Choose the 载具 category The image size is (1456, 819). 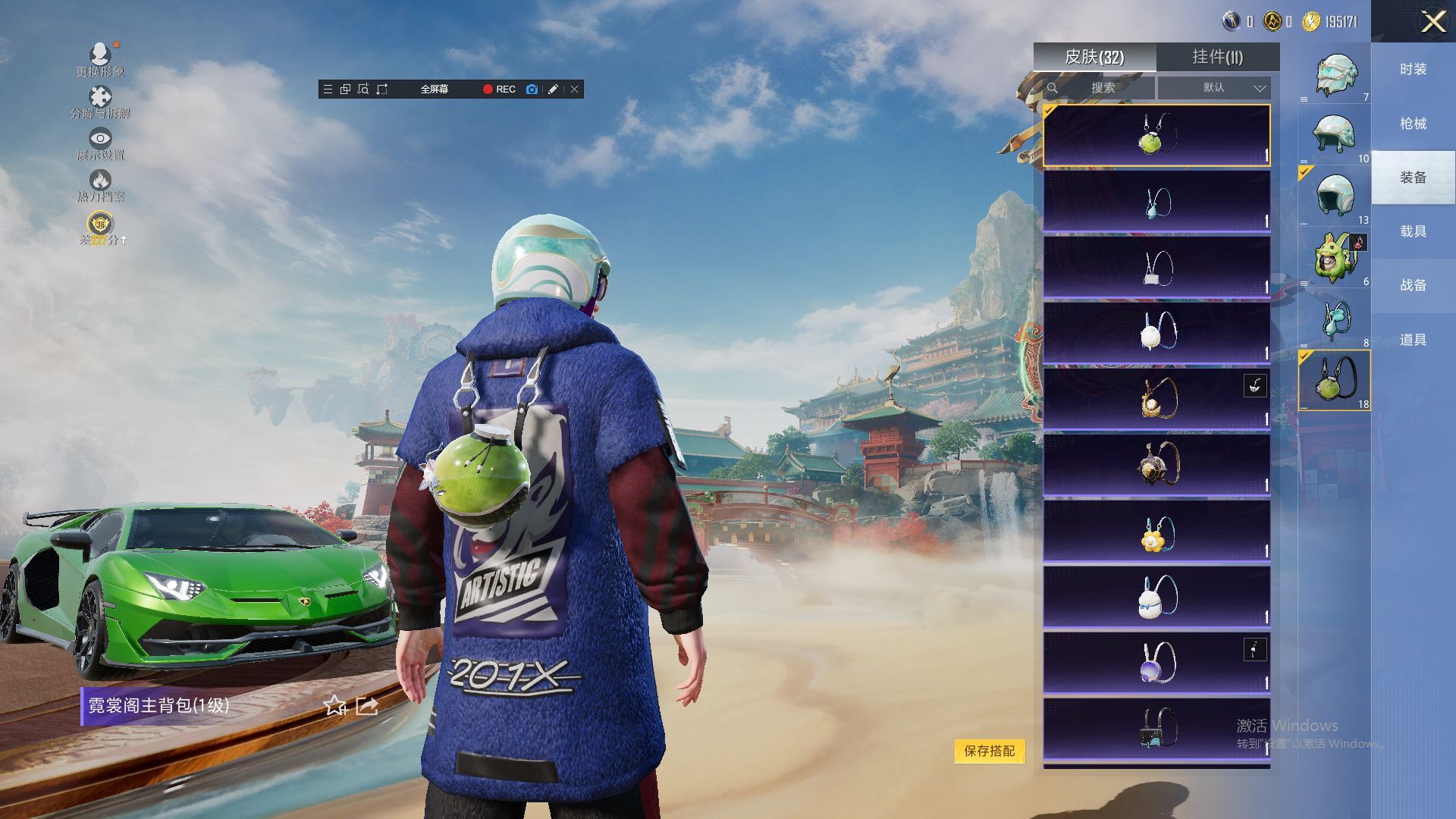click(x=1413, y=231)
